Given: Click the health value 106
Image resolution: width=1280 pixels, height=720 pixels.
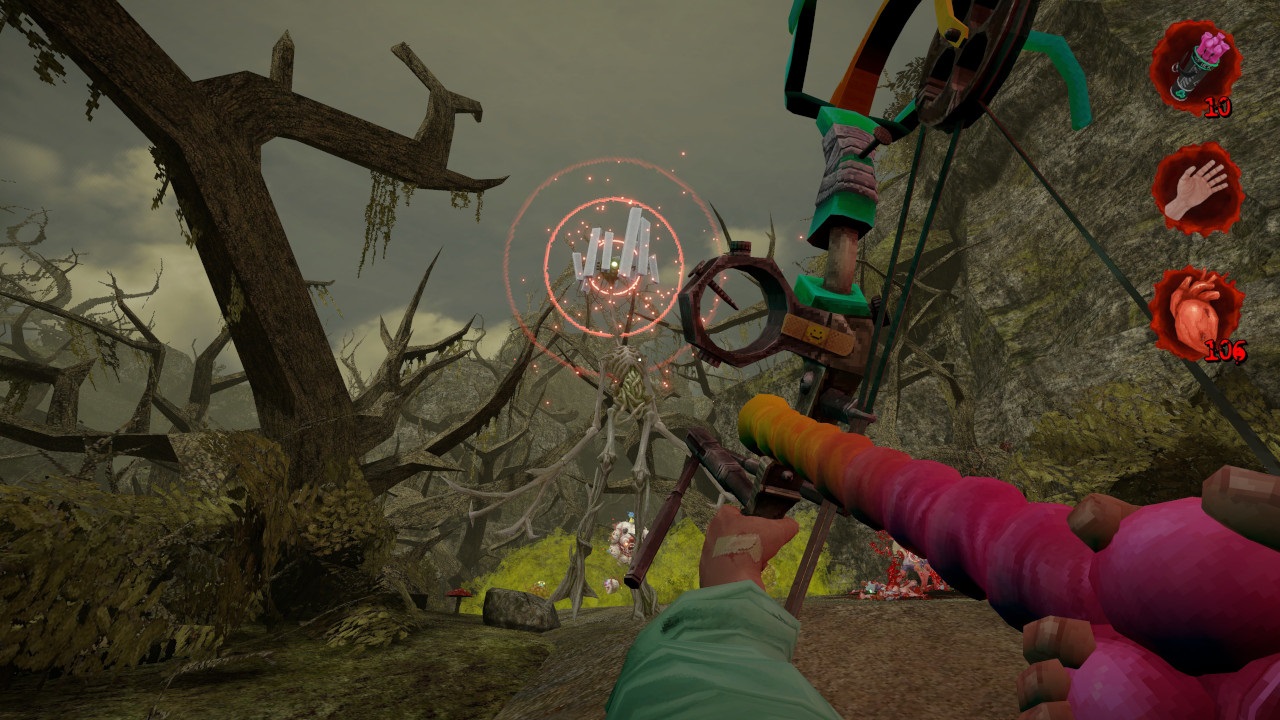Looking at the screenshot, I should (1224, 352).
